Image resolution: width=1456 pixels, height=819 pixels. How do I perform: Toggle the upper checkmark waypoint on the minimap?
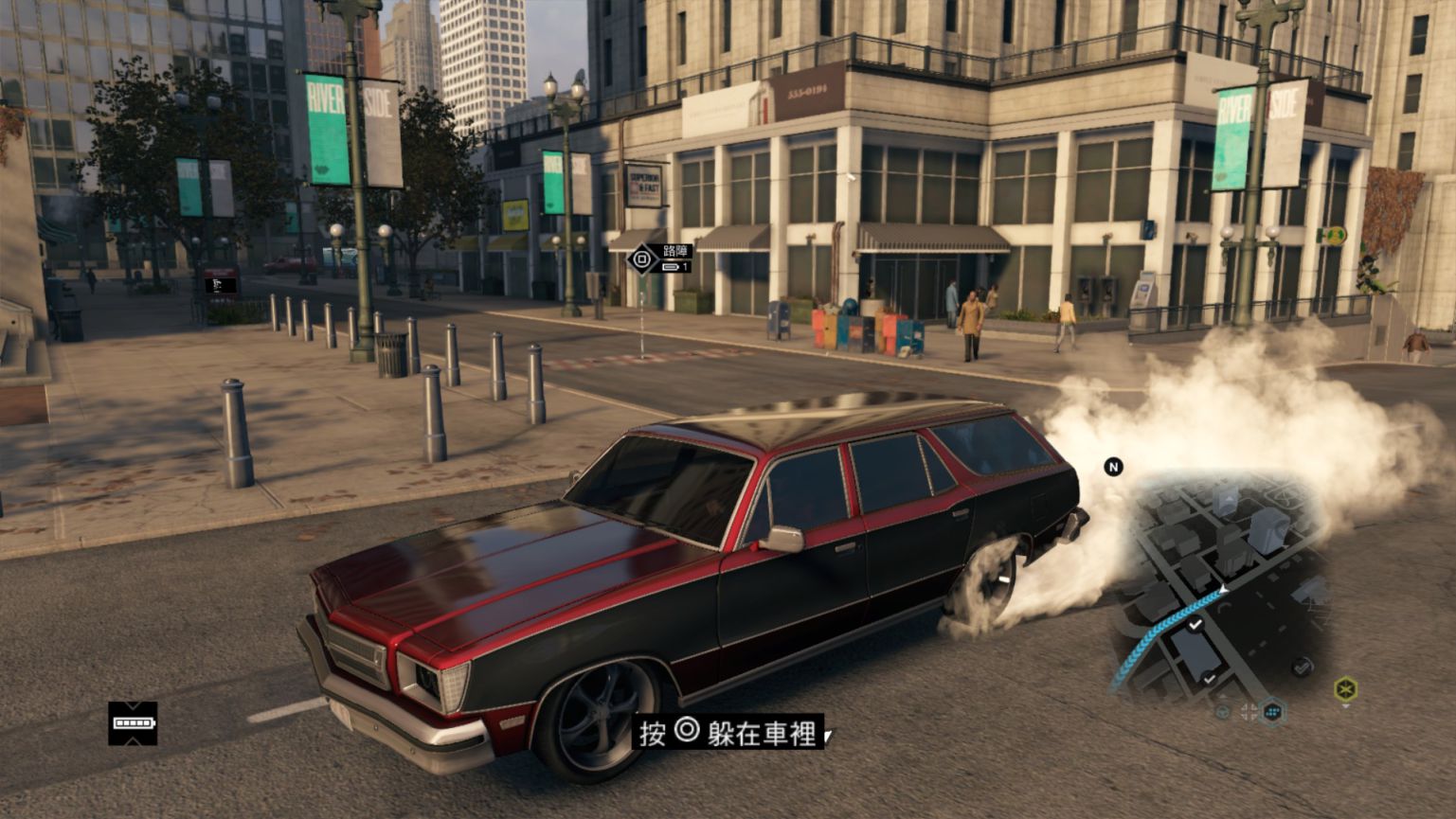(1195, 624)
